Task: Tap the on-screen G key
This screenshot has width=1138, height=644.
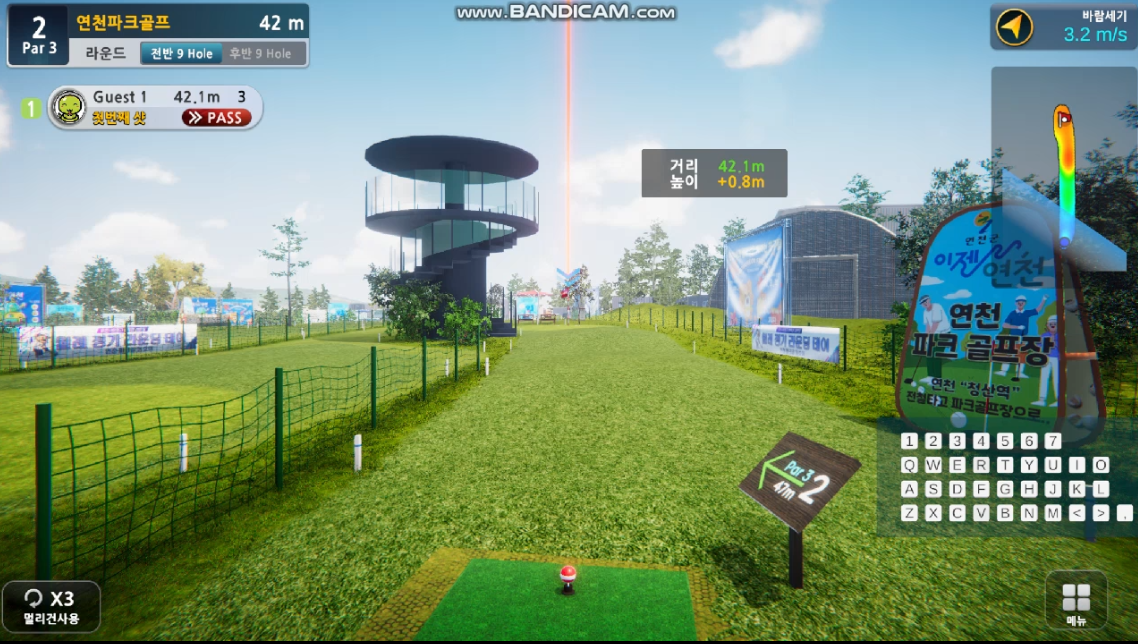Action: point(1005,489)
